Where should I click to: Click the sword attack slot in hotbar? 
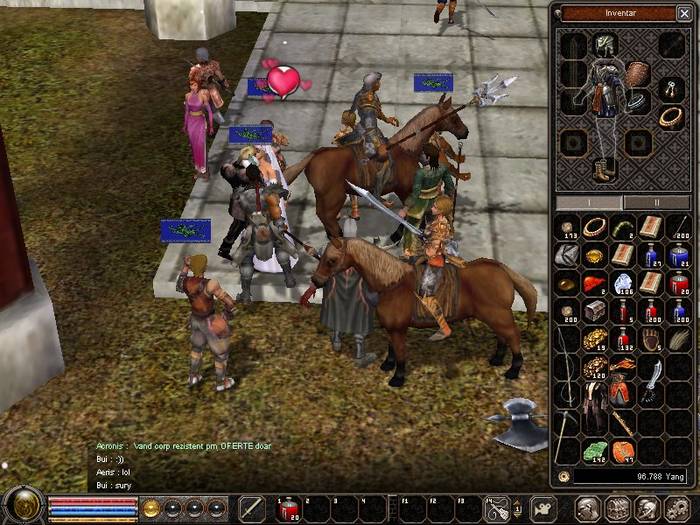(251, 509)
